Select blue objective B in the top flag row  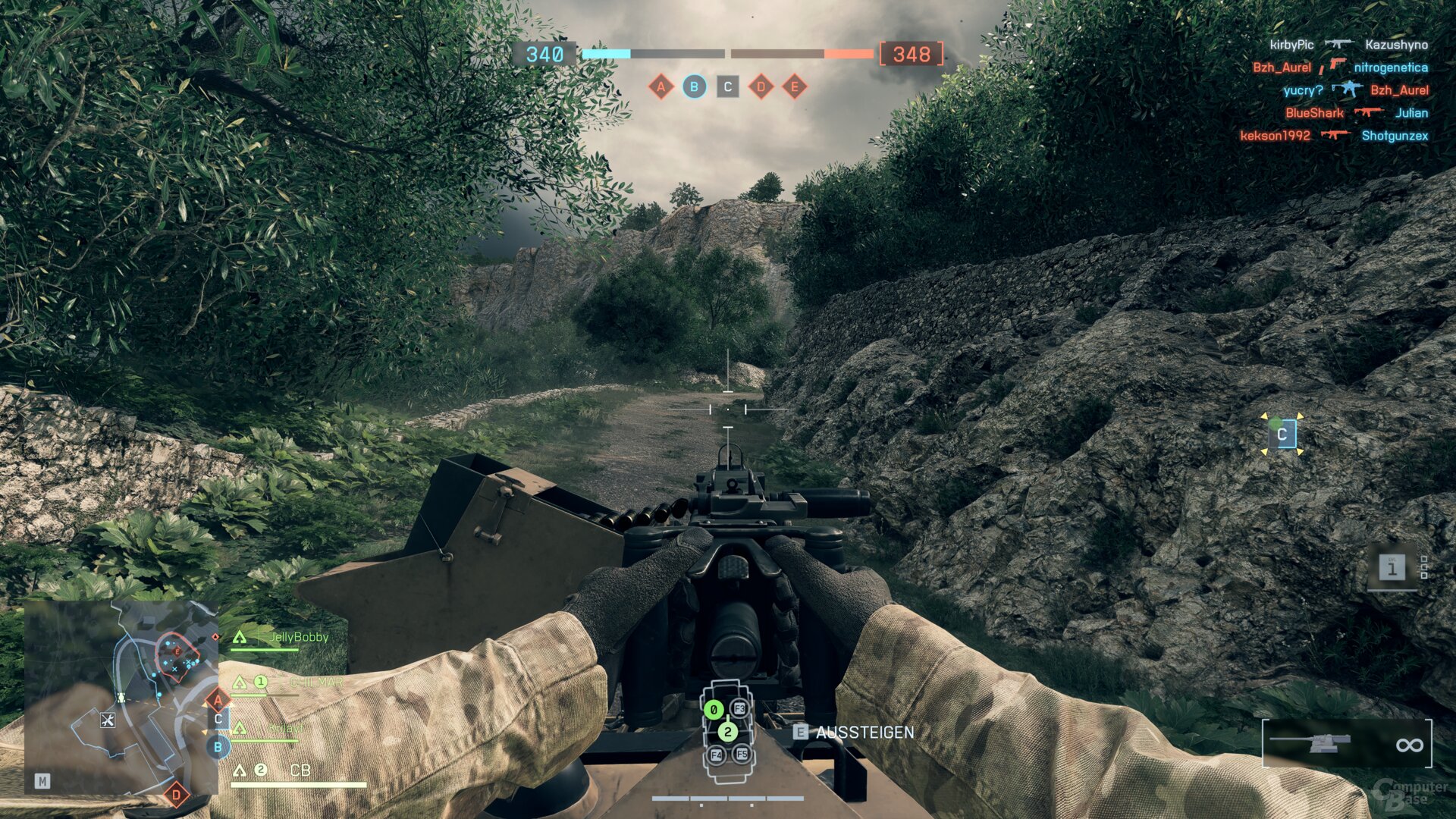(x=694, y=86)
